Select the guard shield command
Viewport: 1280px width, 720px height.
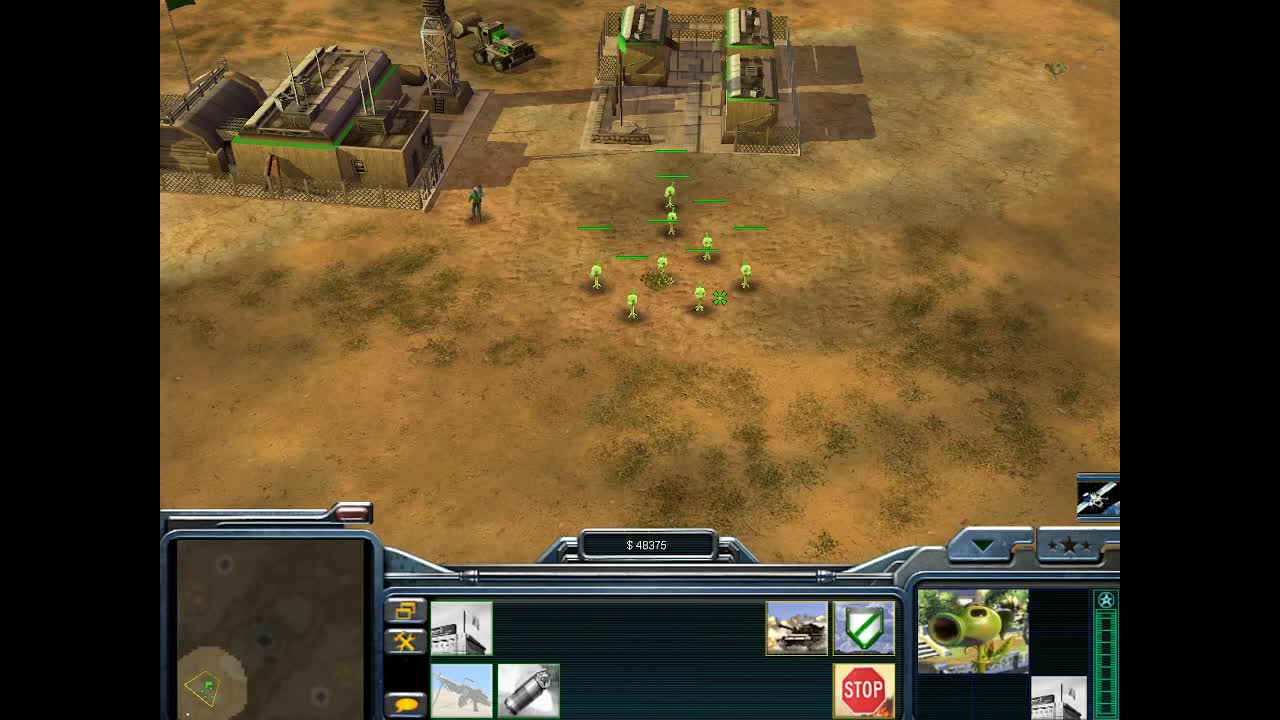tap(864, 628)
